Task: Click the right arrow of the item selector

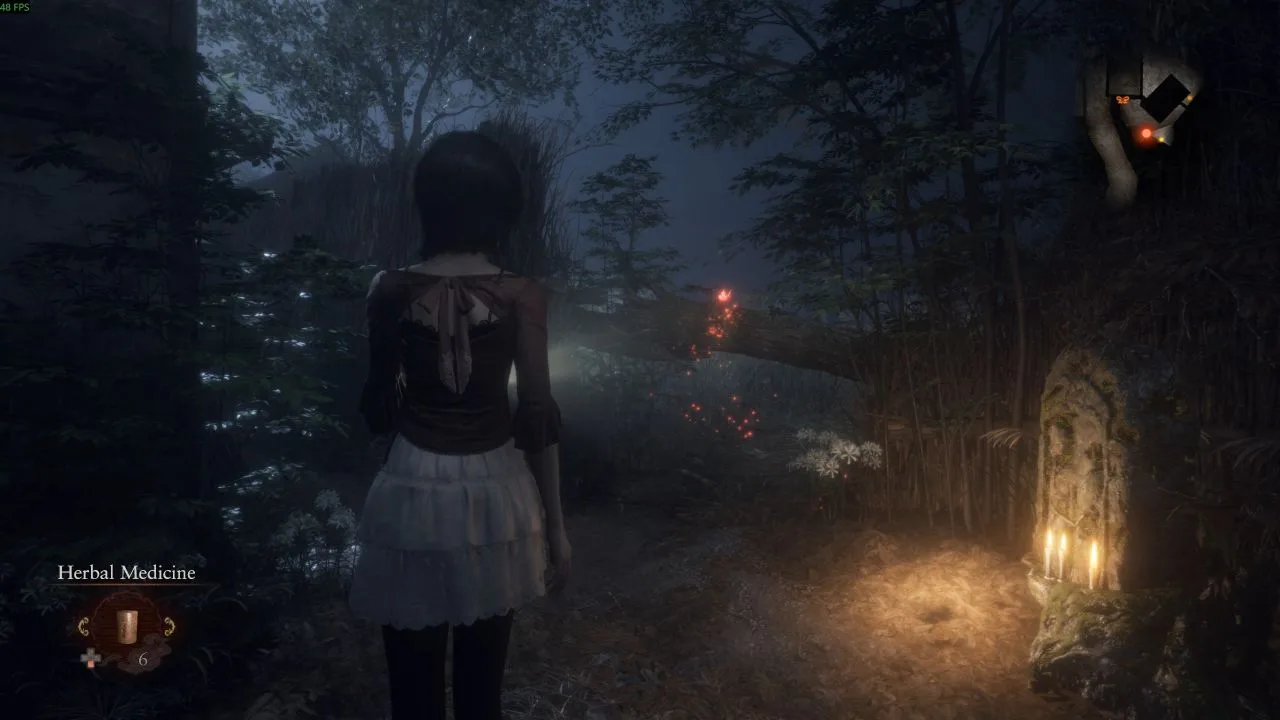Action: point(168,627)
